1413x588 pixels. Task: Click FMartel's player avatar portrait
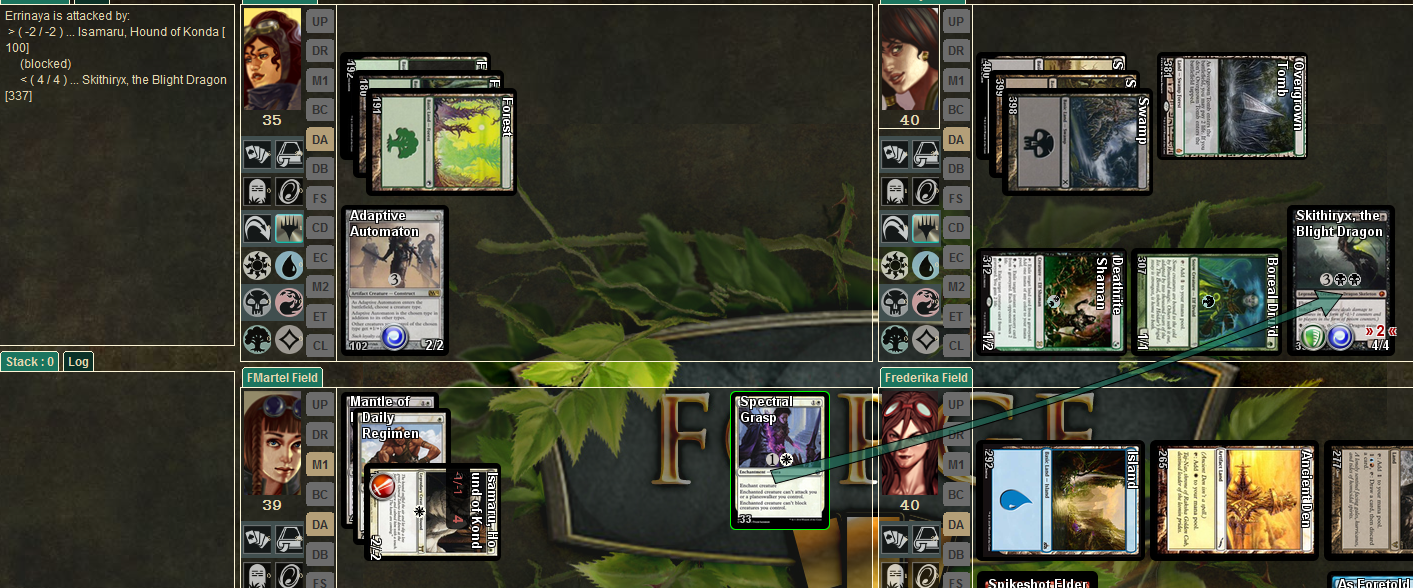[x=271, y=442]
